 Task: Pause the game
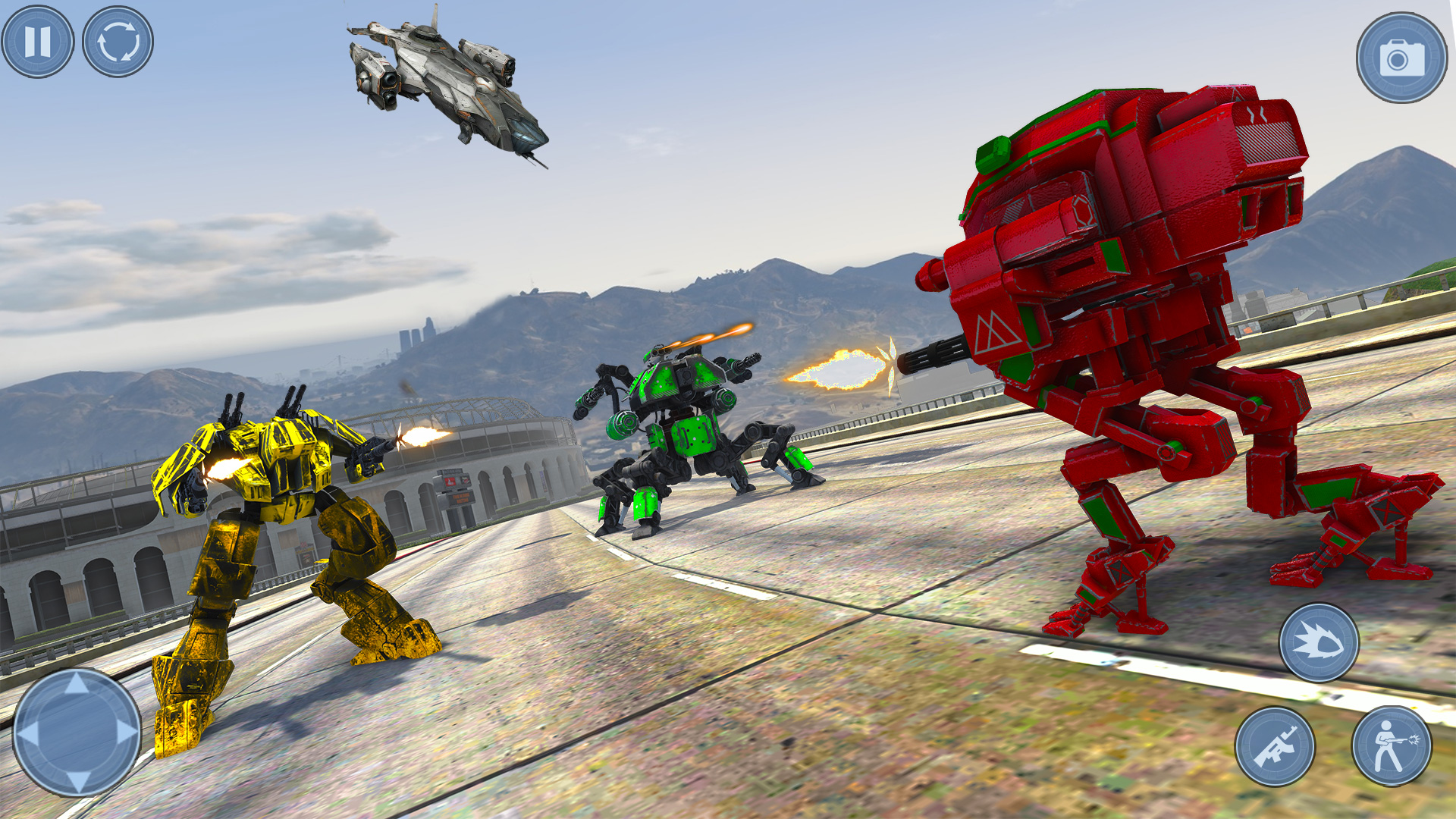39,42
